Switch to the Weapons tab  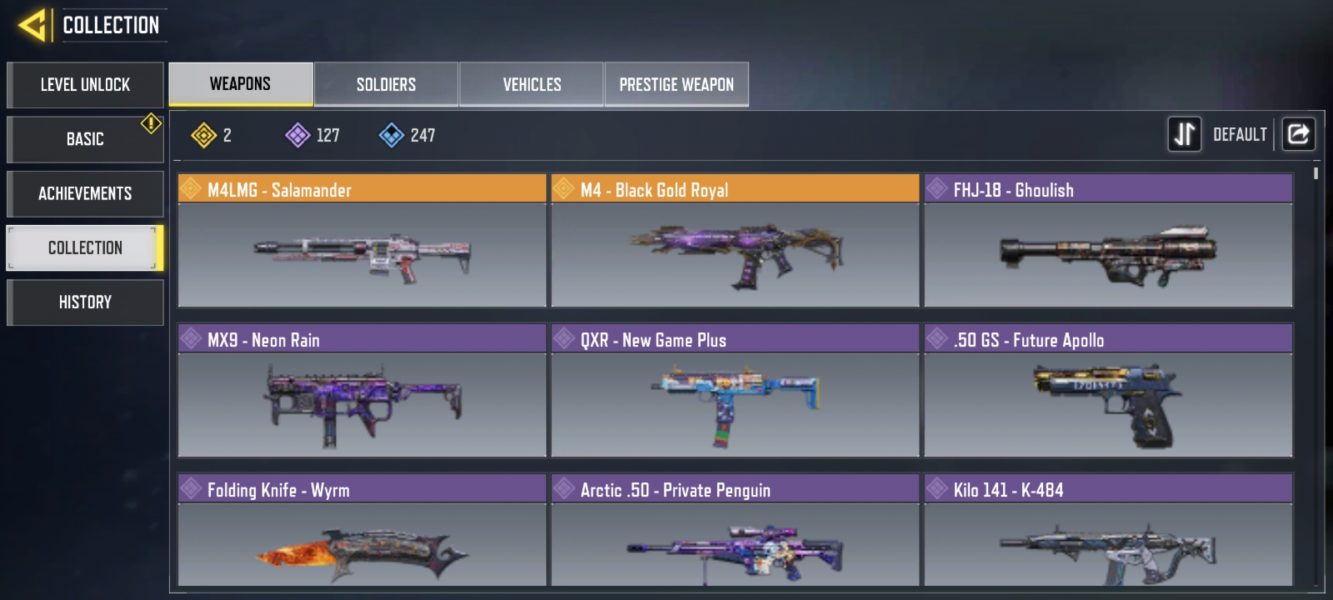(x=240, y=84)
